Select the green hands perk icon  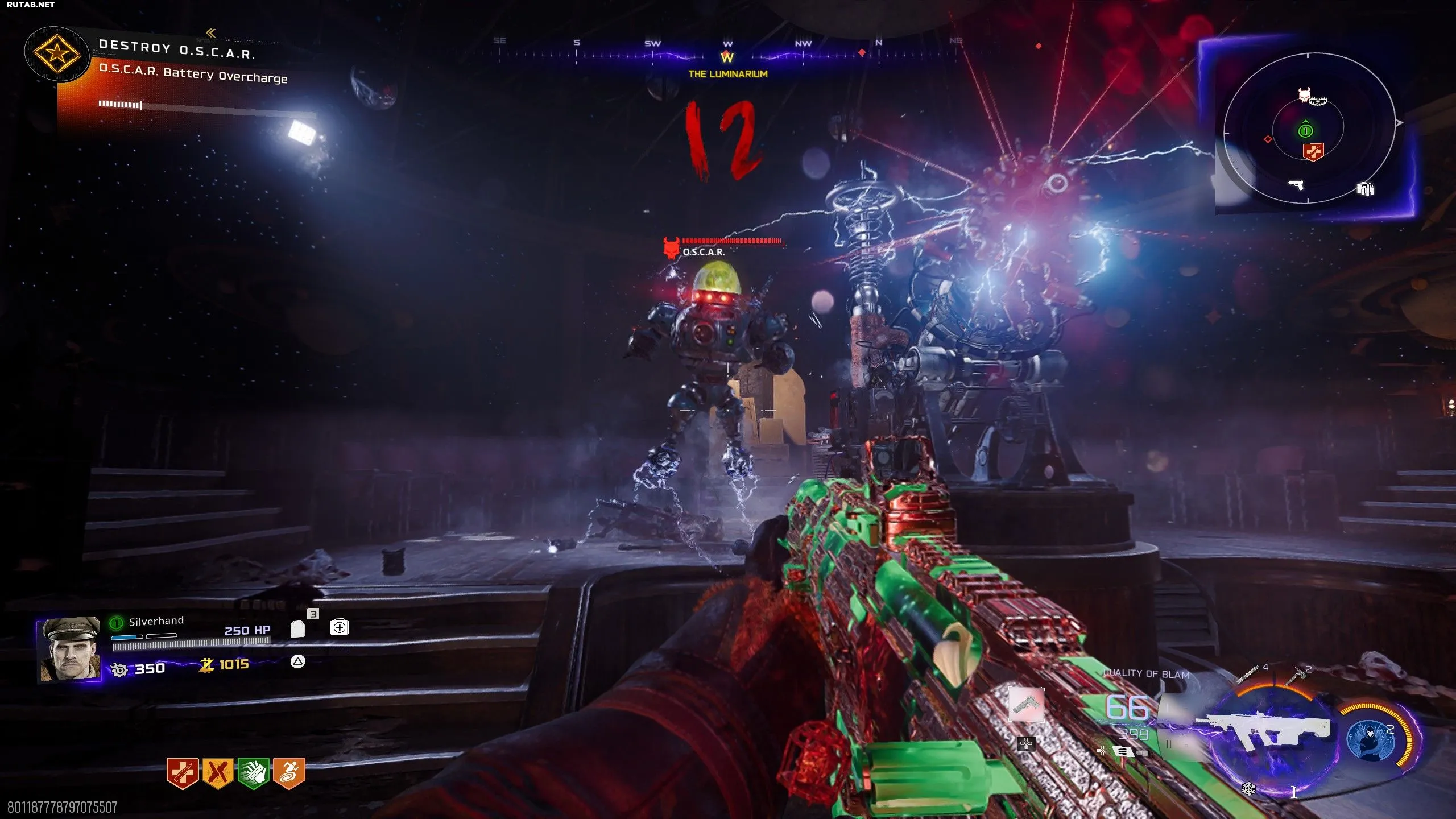point(253,772)
